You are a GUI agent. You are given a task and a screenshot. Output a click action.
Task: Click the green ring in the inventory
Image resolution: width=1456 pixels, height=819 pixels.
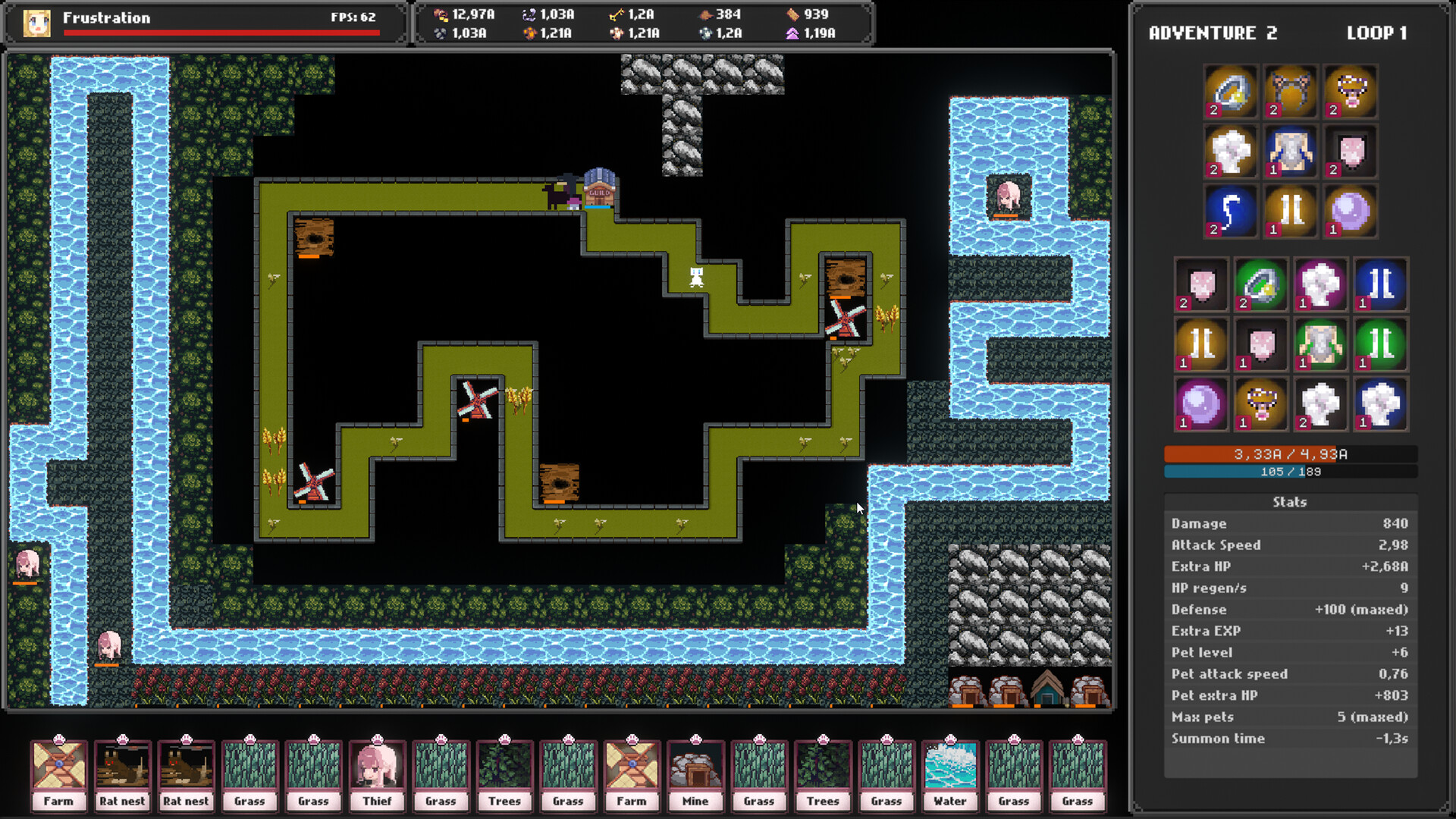(x=1260, y=284)
